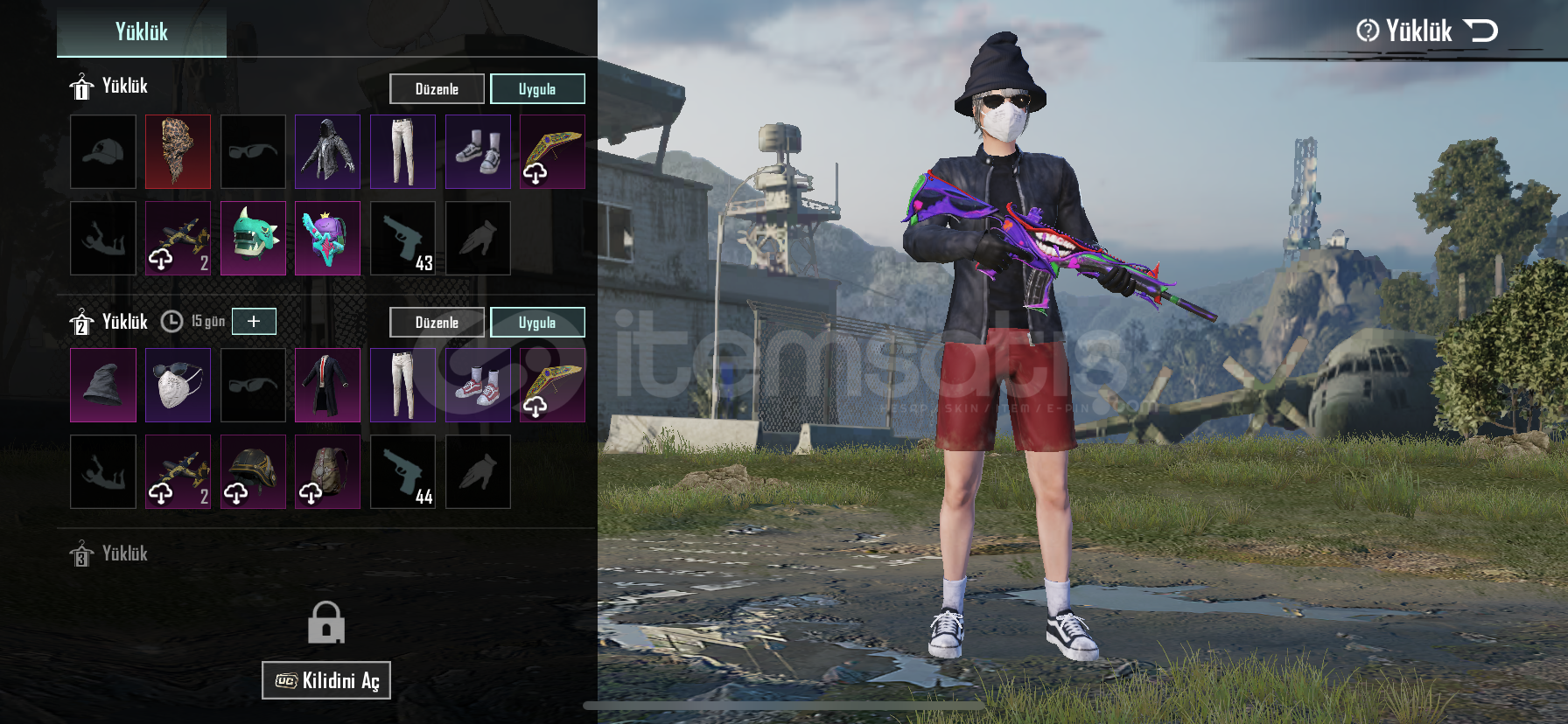Select the black pointed hat slot
Viewport: 1568px width, 724px height.
click(x=103, y=386)
